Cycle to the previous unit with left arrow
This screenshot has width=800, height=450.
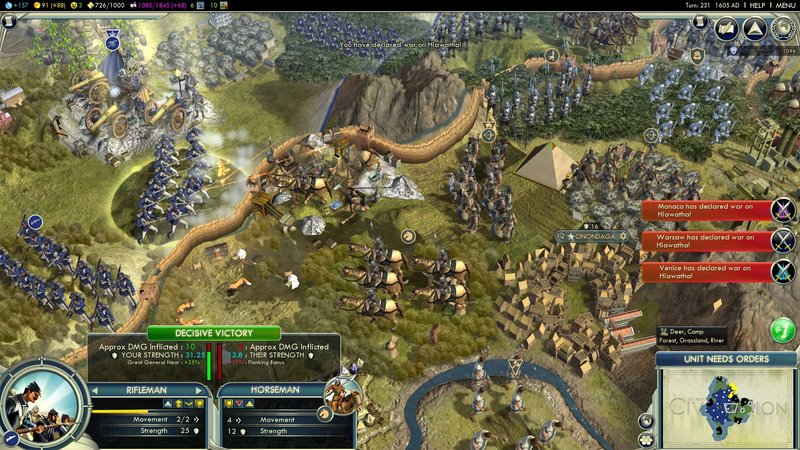[96, 390]
